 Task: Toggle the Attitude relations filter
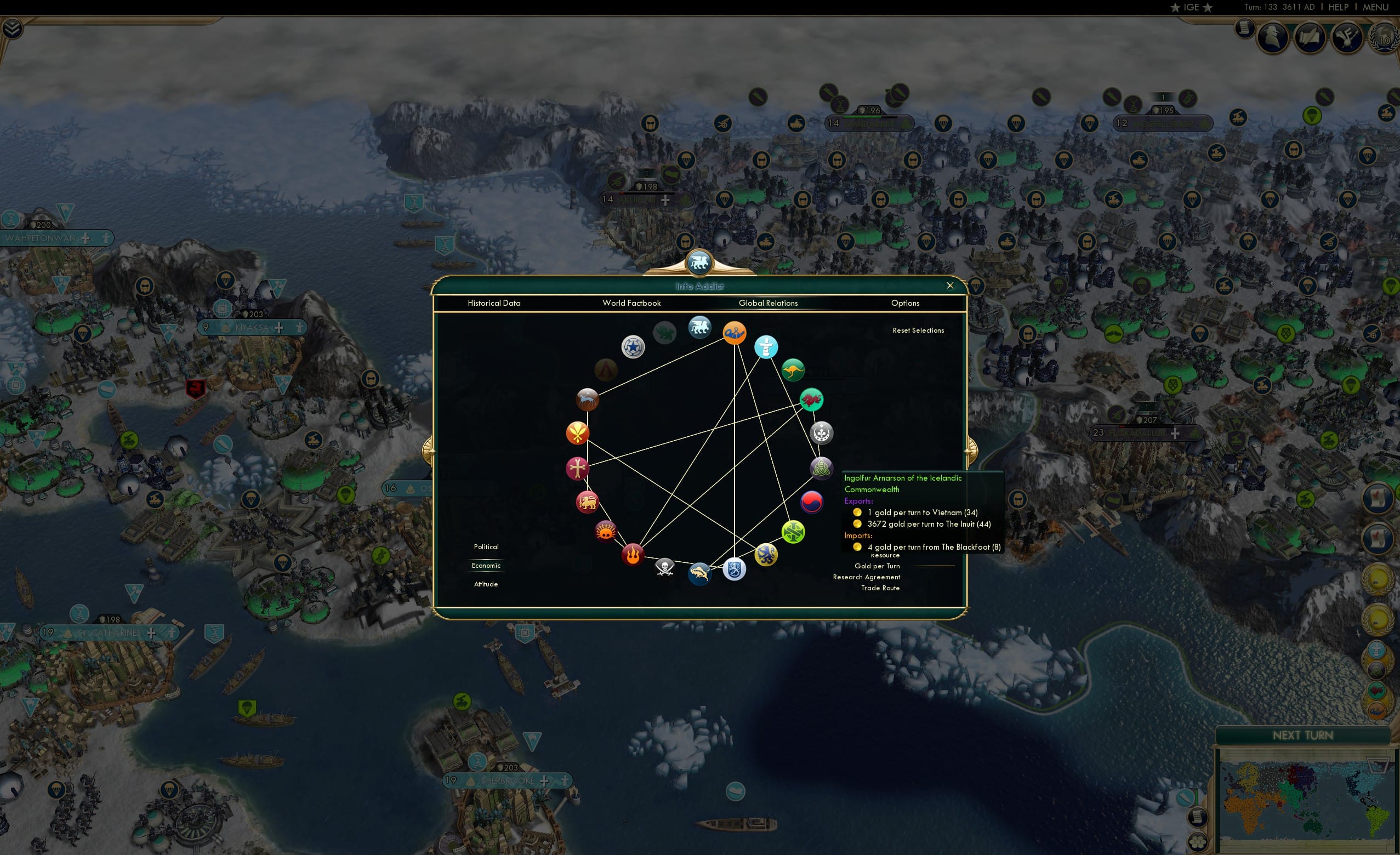pos(486,584)
